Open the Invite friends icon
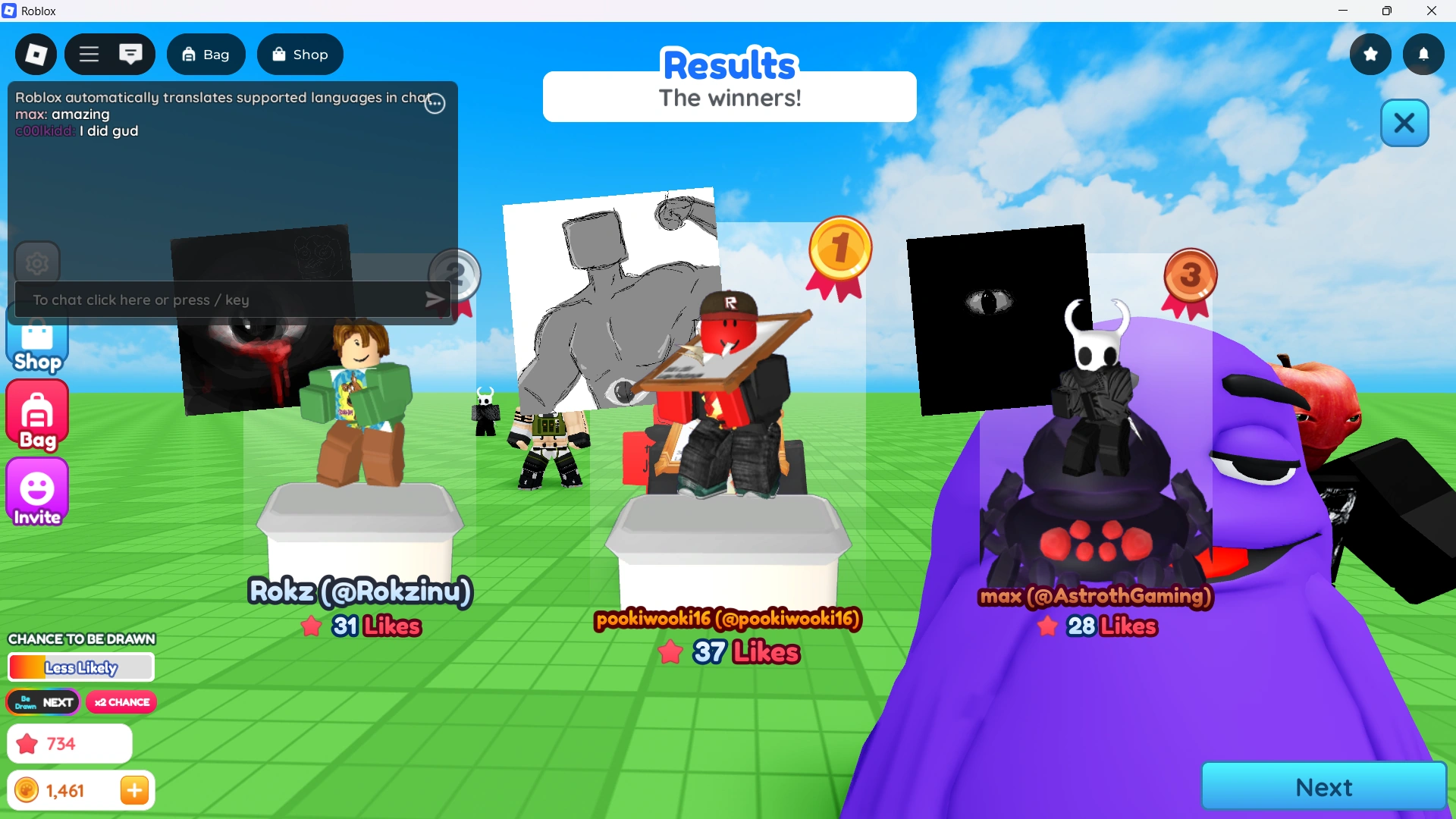The width and height of the screenshot is (1456, 819). (36, 492)
